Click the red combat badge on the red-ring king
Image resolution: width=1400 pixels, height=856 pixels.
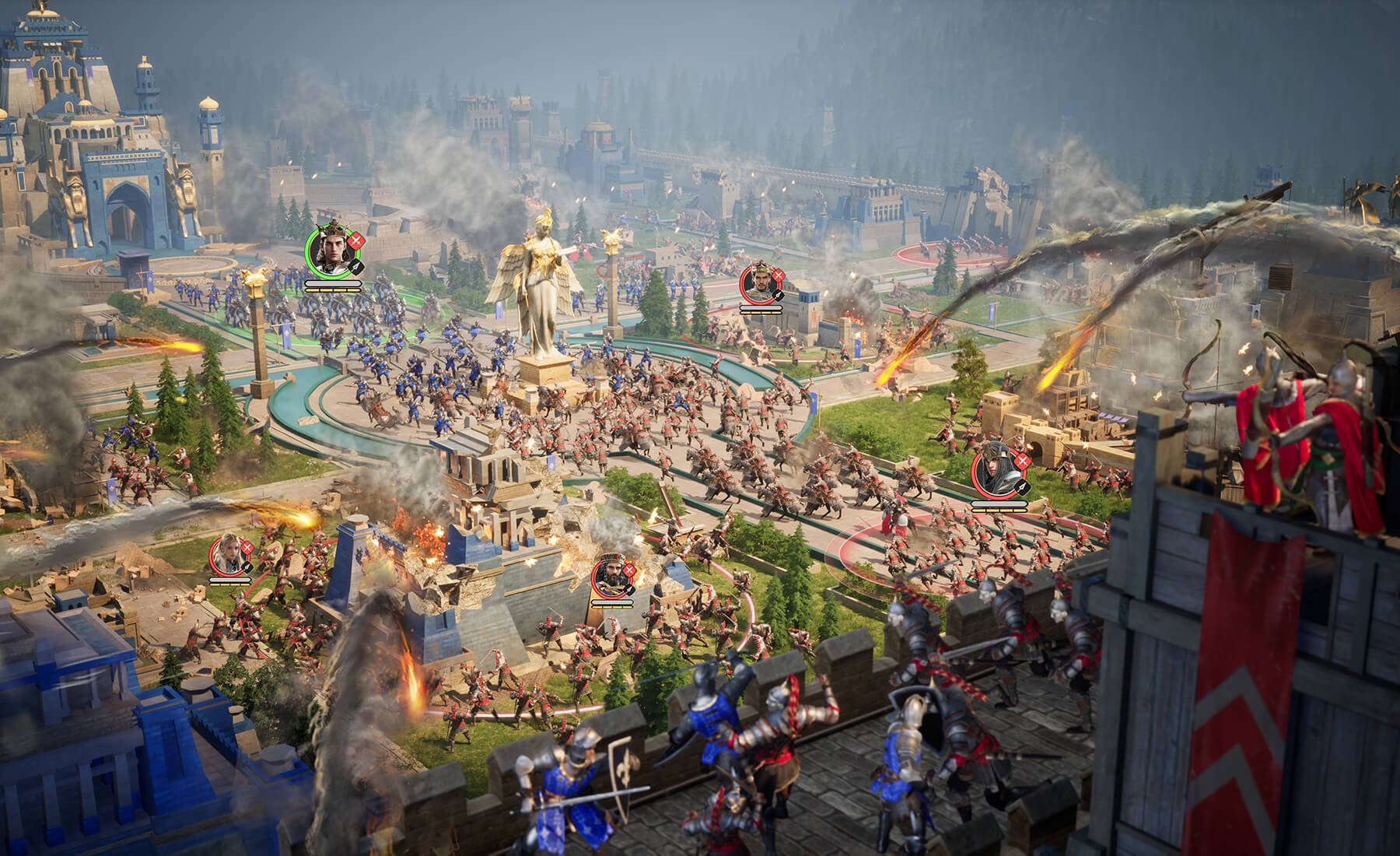[779, 275]
